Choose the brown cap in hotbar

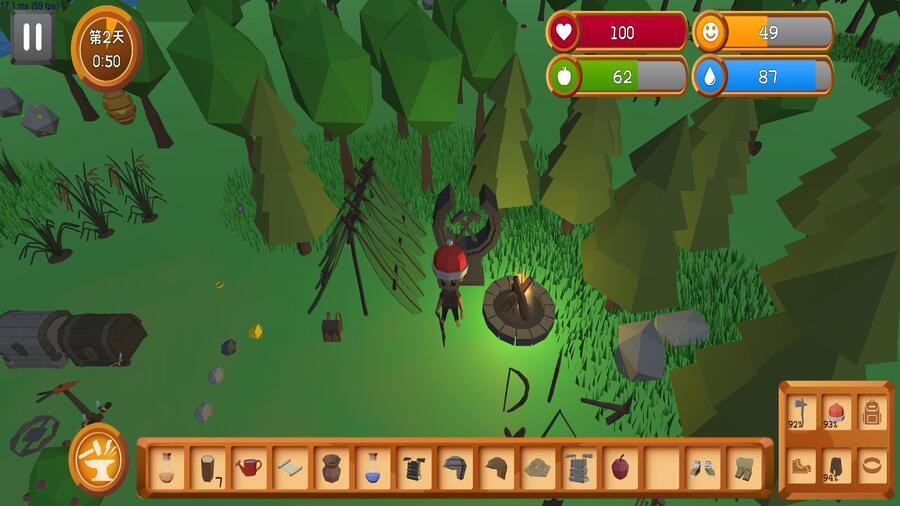496,467
